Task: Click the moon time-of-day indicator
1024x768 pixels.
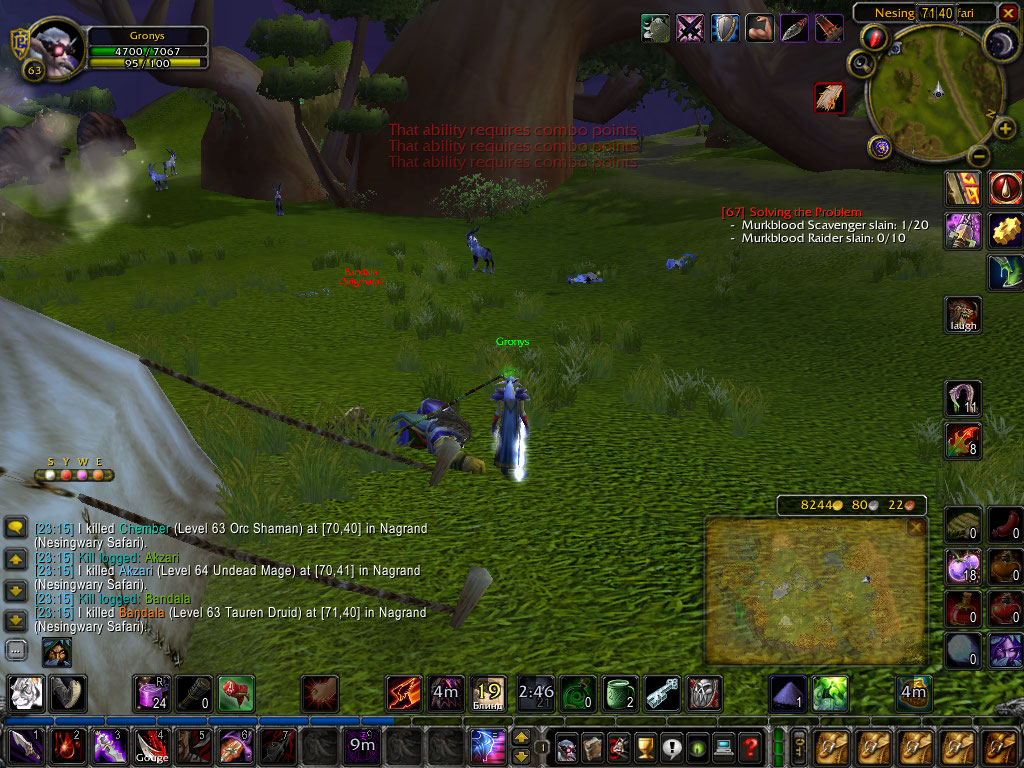Action: 1002,42
